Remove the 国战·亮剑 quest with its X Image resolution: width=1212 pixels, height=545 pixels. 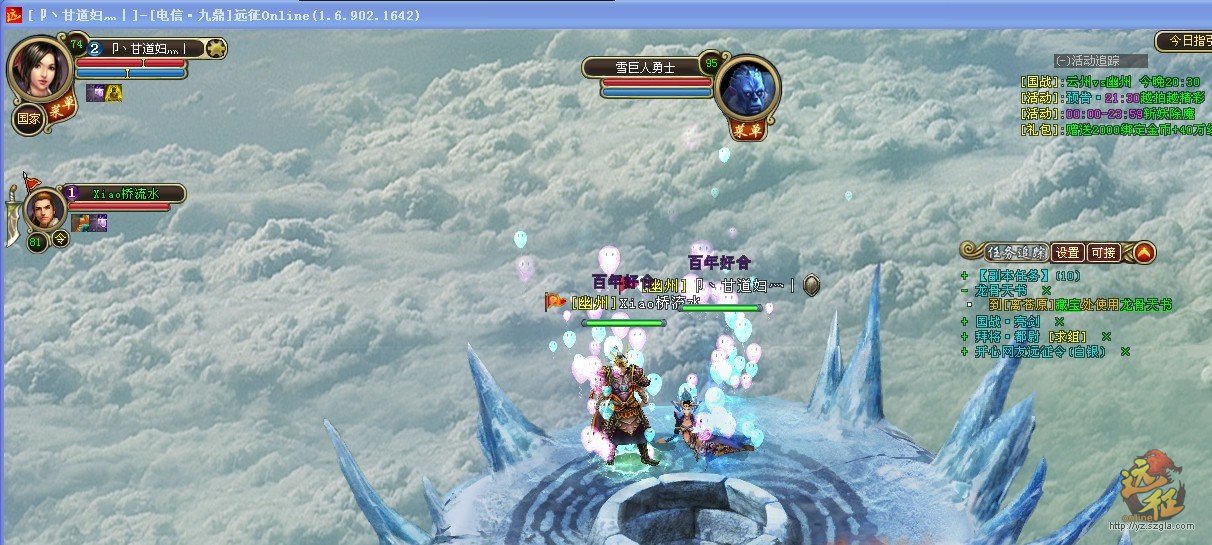coord(1059,321)
